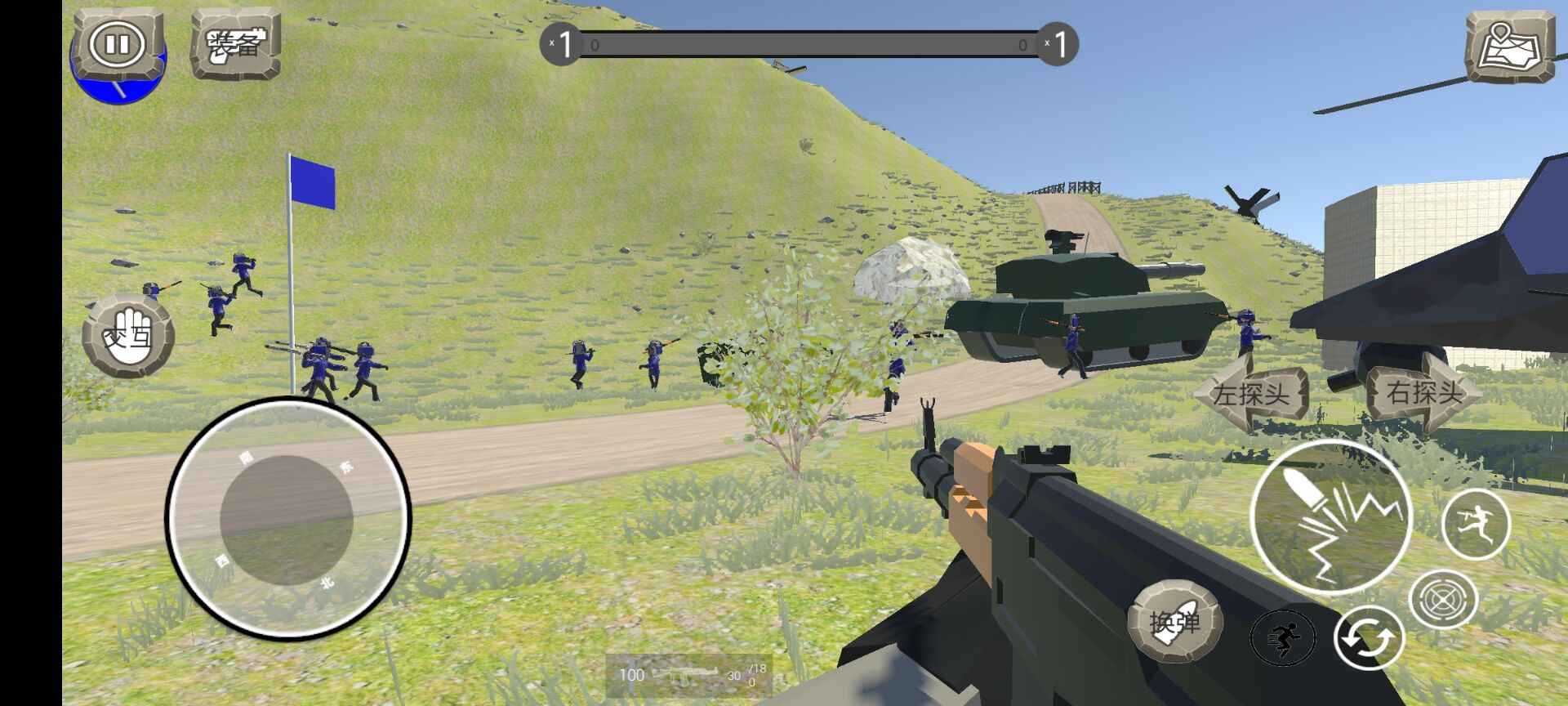Select the rifle weapon panel showing ammo

[688, 675]
